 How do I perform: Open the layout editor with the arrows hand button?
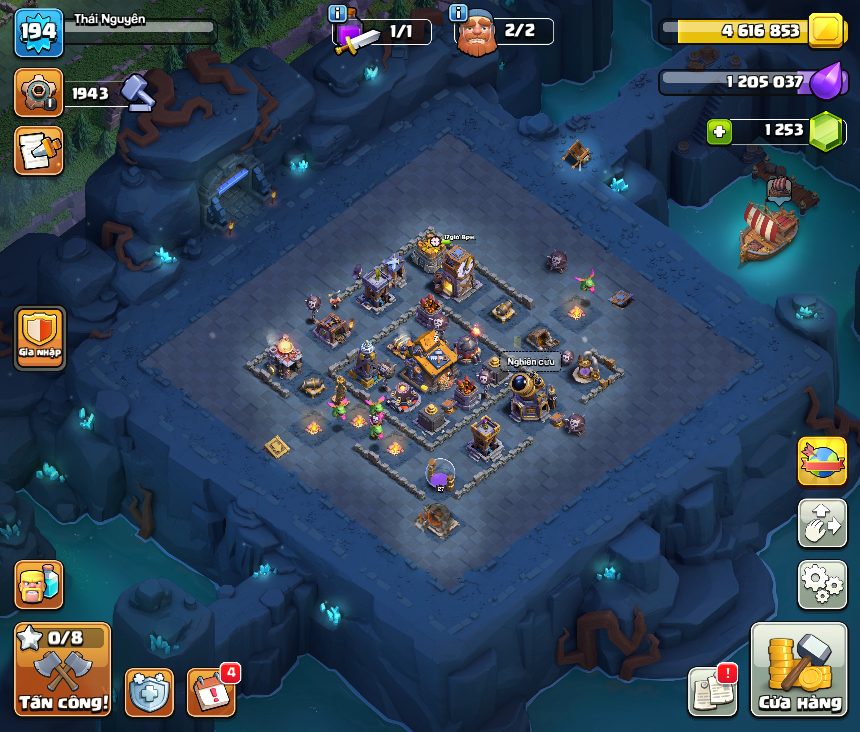click(822, 523)
